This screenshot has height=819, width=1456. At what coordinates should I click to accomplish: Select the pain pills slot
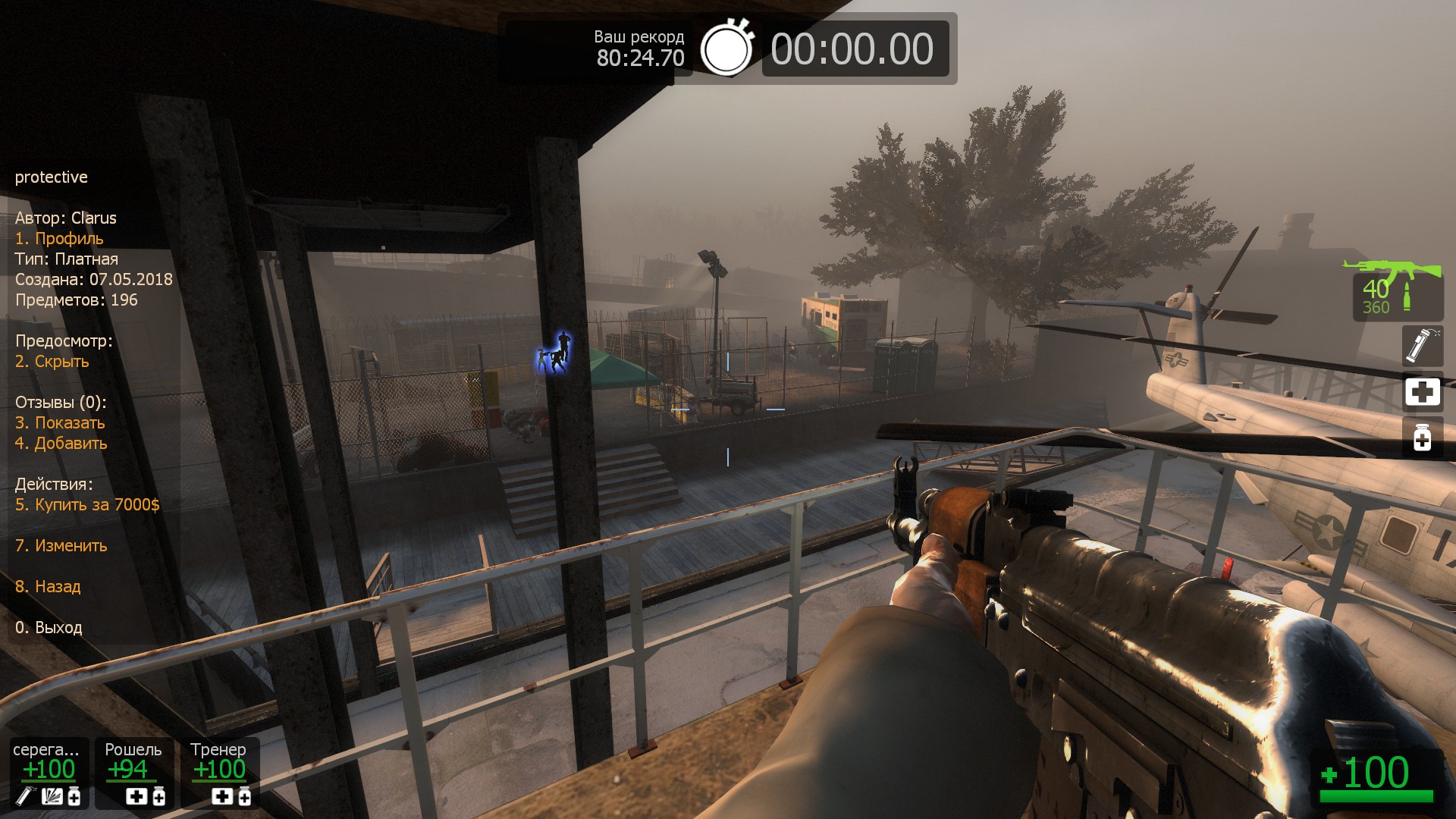pos(1422,438)
